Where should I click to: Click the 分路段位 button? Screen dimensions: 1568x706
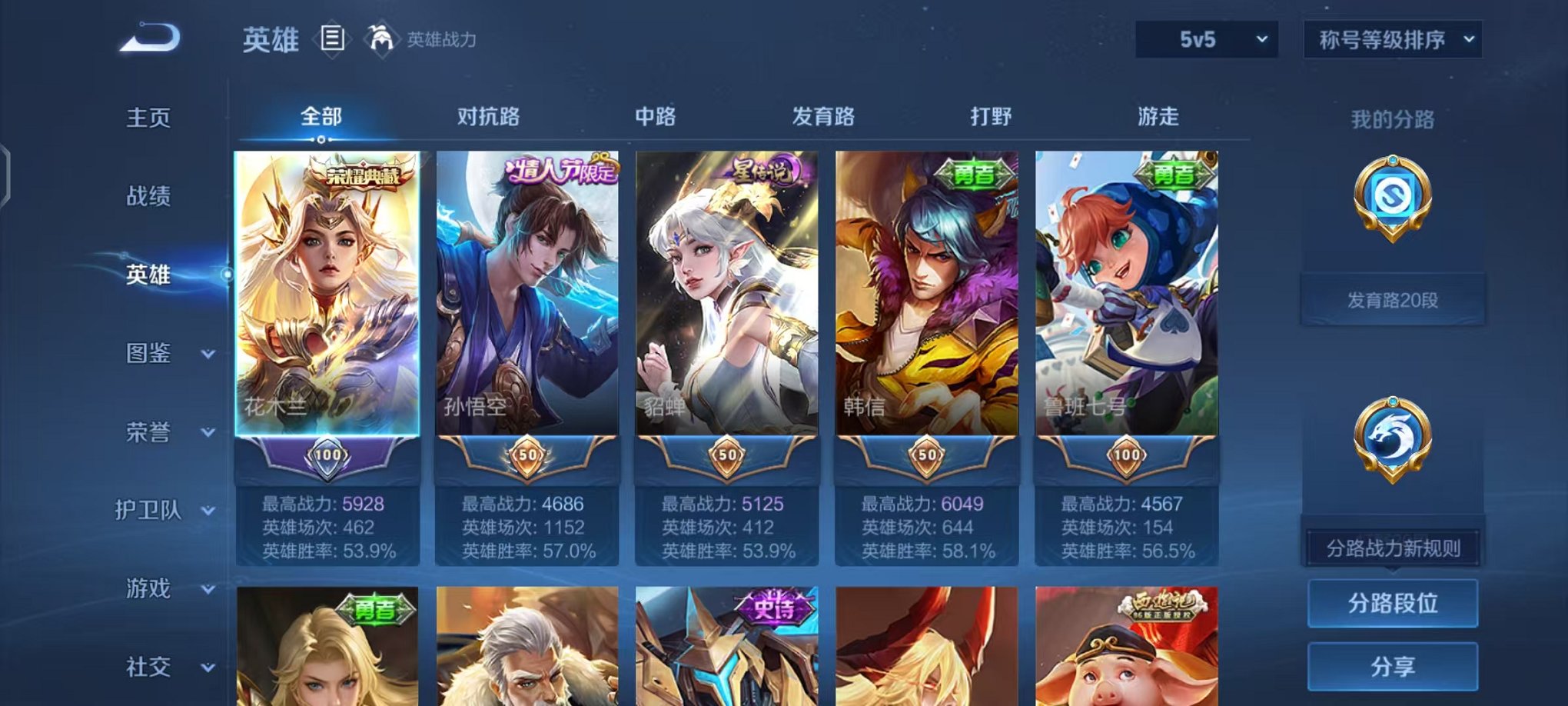click(1393, 604)
